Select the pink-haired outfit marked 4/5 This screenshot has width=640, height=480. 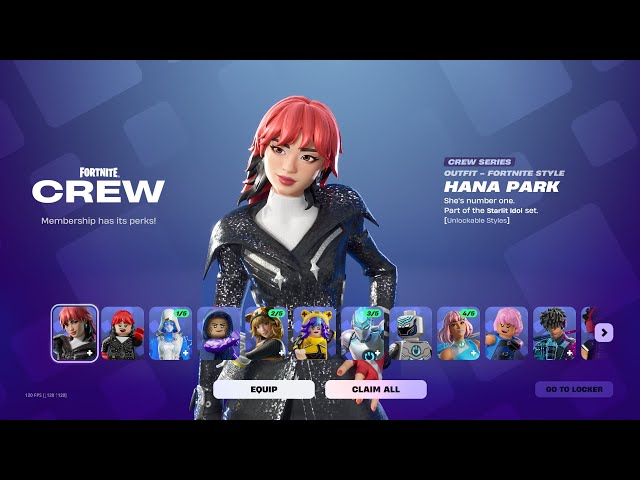tap(459, 333)
